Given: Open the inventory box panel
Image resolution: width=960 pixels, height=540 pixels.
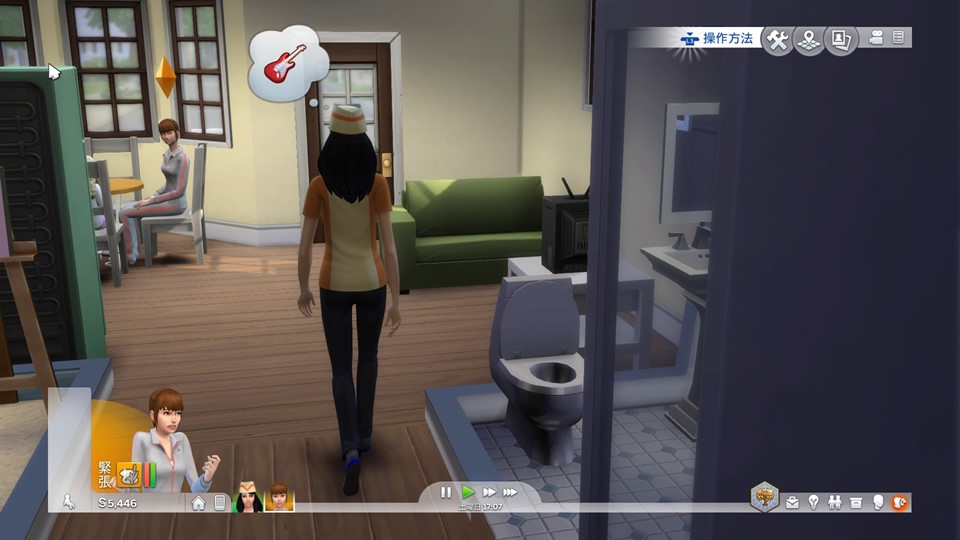Looking at the screenshot, I should pyautogui.click(x=856, y=502).
